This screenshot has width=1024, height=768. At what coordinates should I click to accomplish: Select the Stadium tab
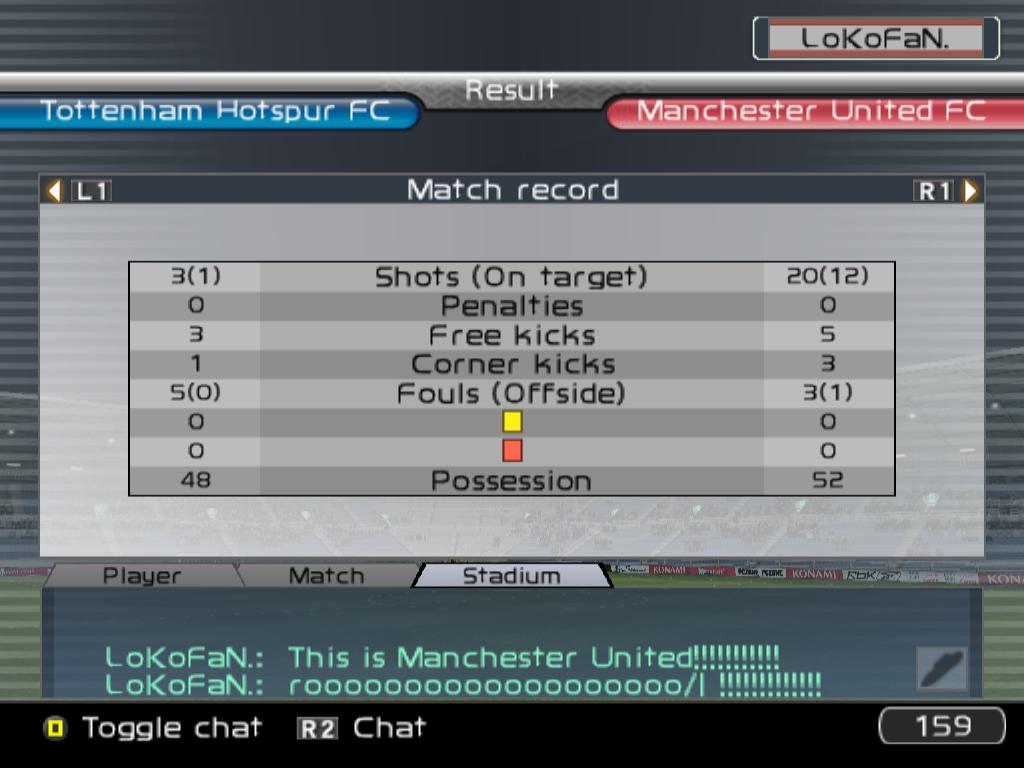tap(511, 576)
